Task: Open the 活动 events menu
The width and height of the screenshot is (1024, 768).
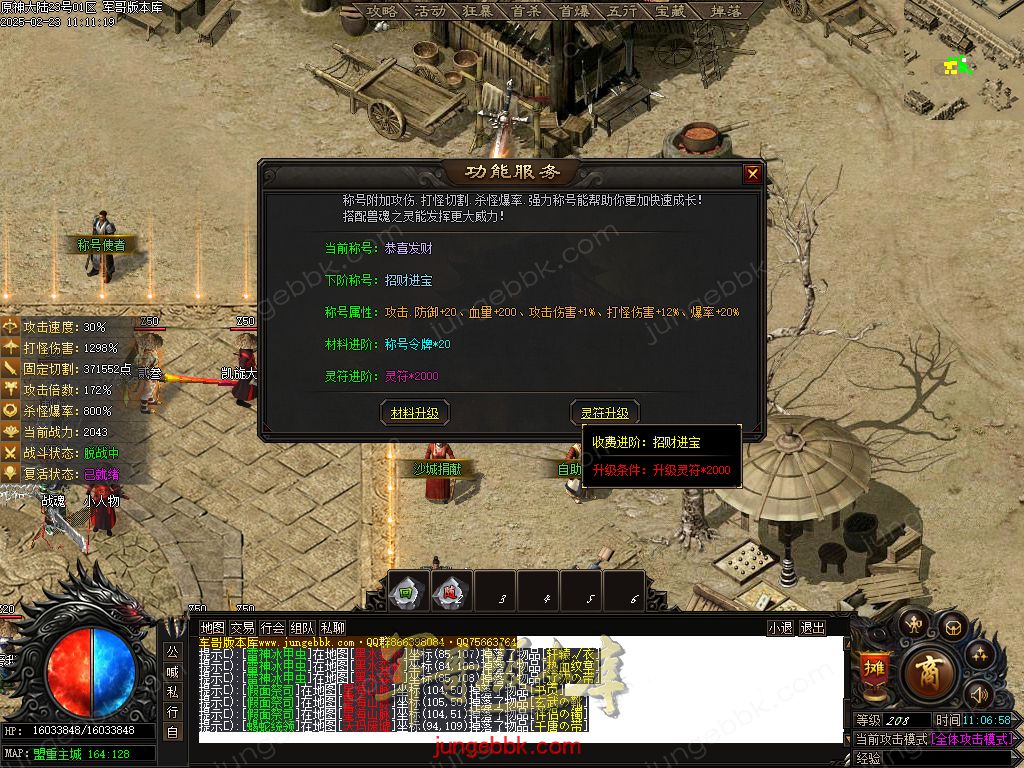Action: [x=429, y=11]
